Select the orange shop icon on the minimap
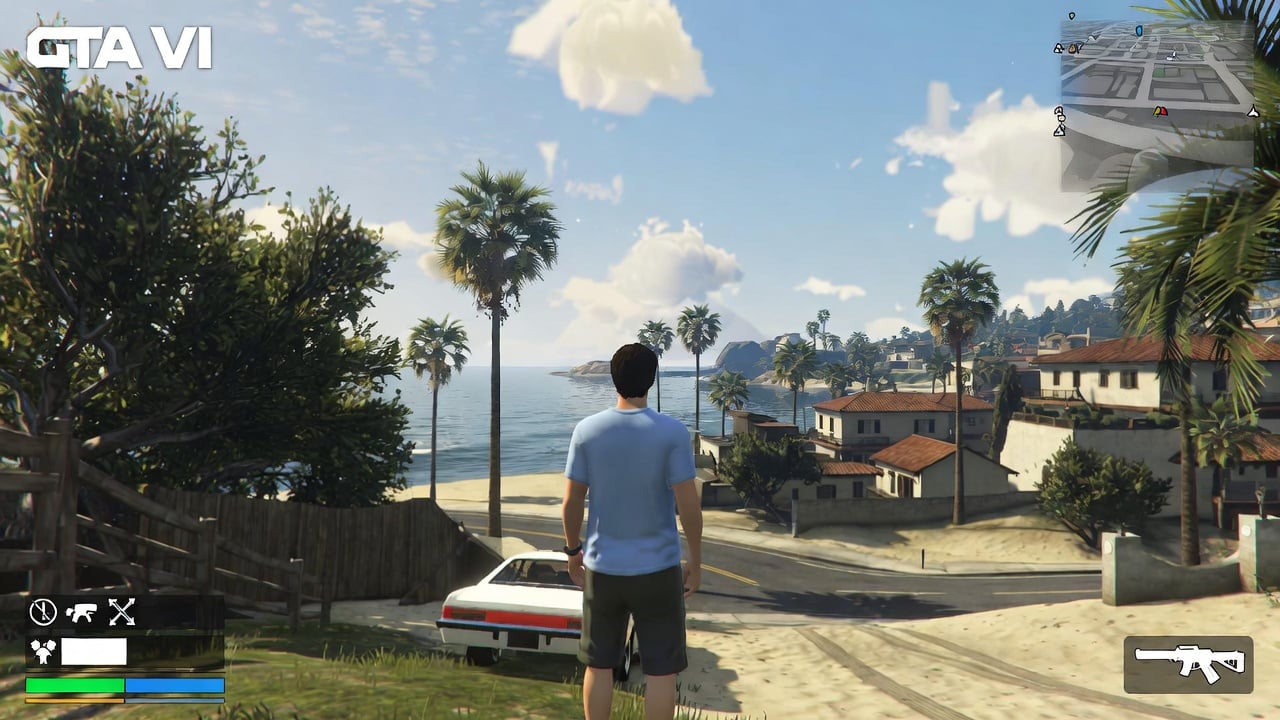This screenshot has width=1280, height=720. (1073, 48)
